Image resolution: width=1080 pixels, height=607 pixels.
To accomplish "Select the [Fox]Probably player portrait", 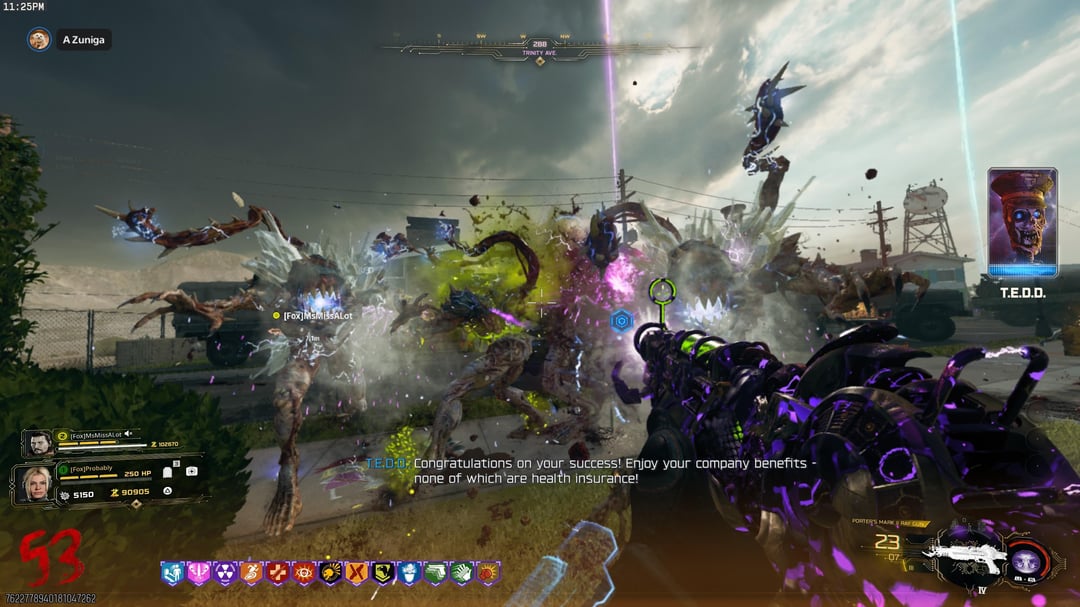I will (x=33, y=483).
